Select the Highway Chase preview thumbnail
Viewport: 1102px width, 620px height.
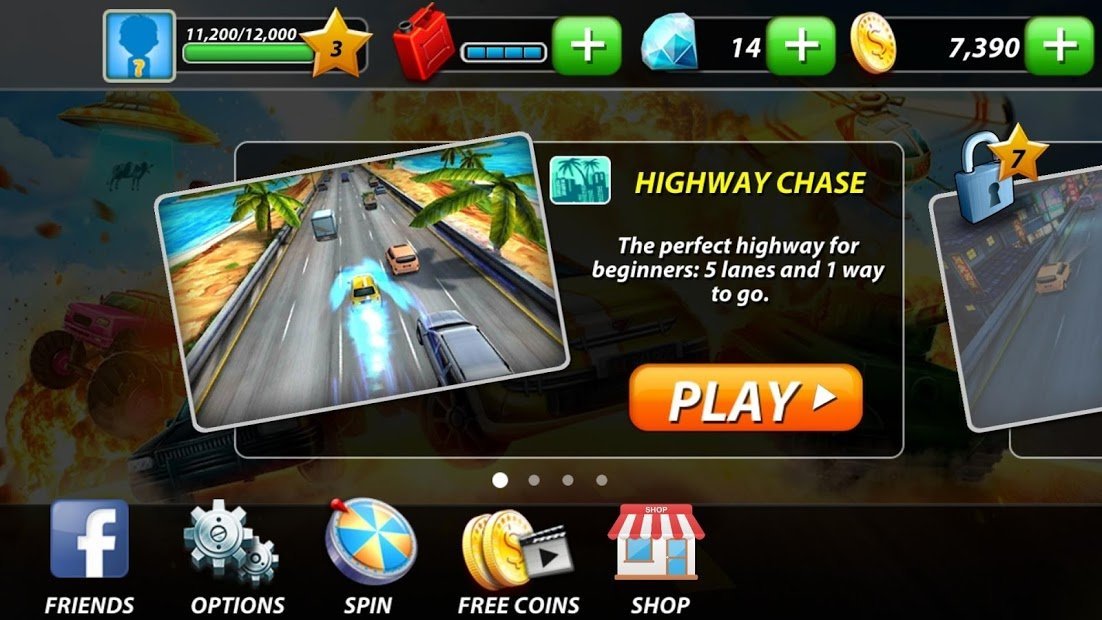(360, 280)
